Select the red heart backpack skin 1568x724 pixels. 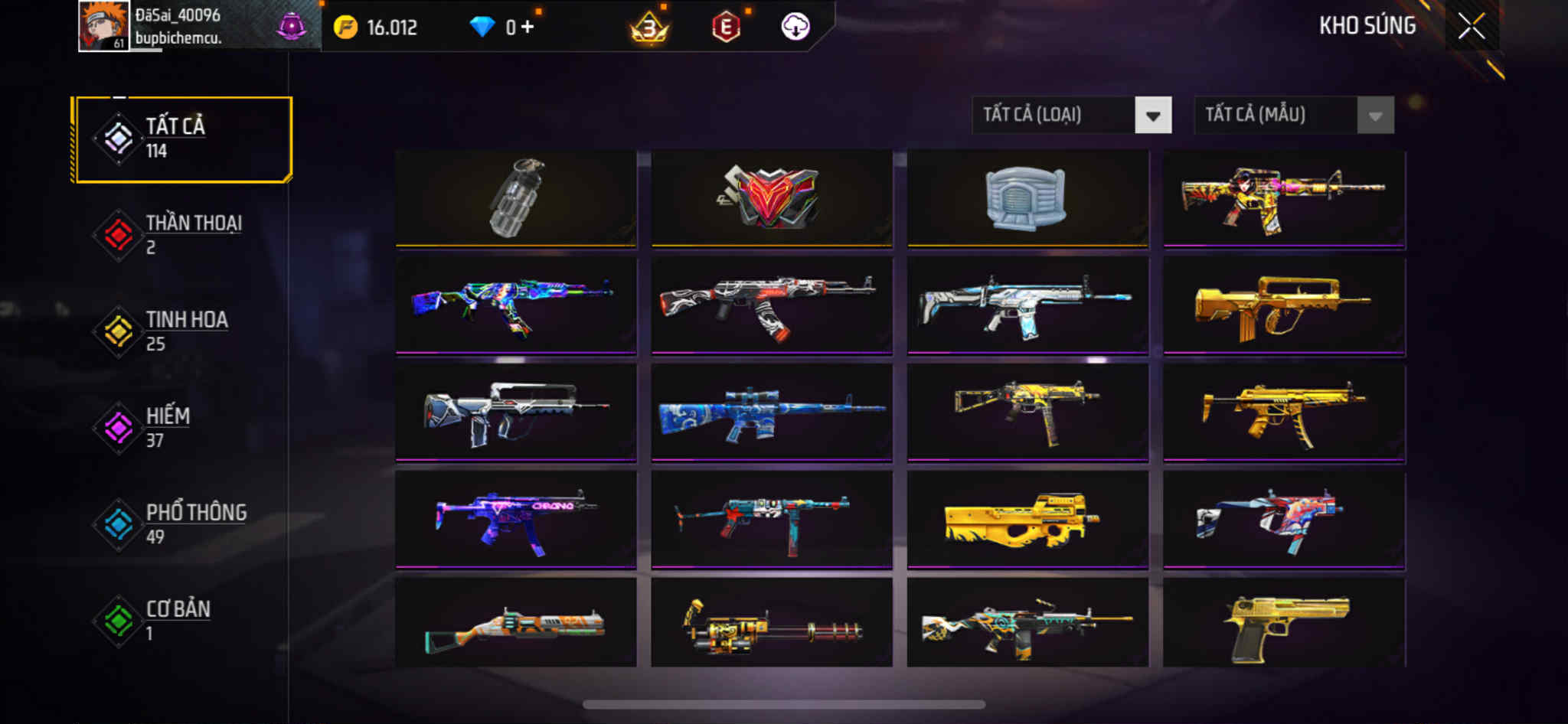pos(772,198)
